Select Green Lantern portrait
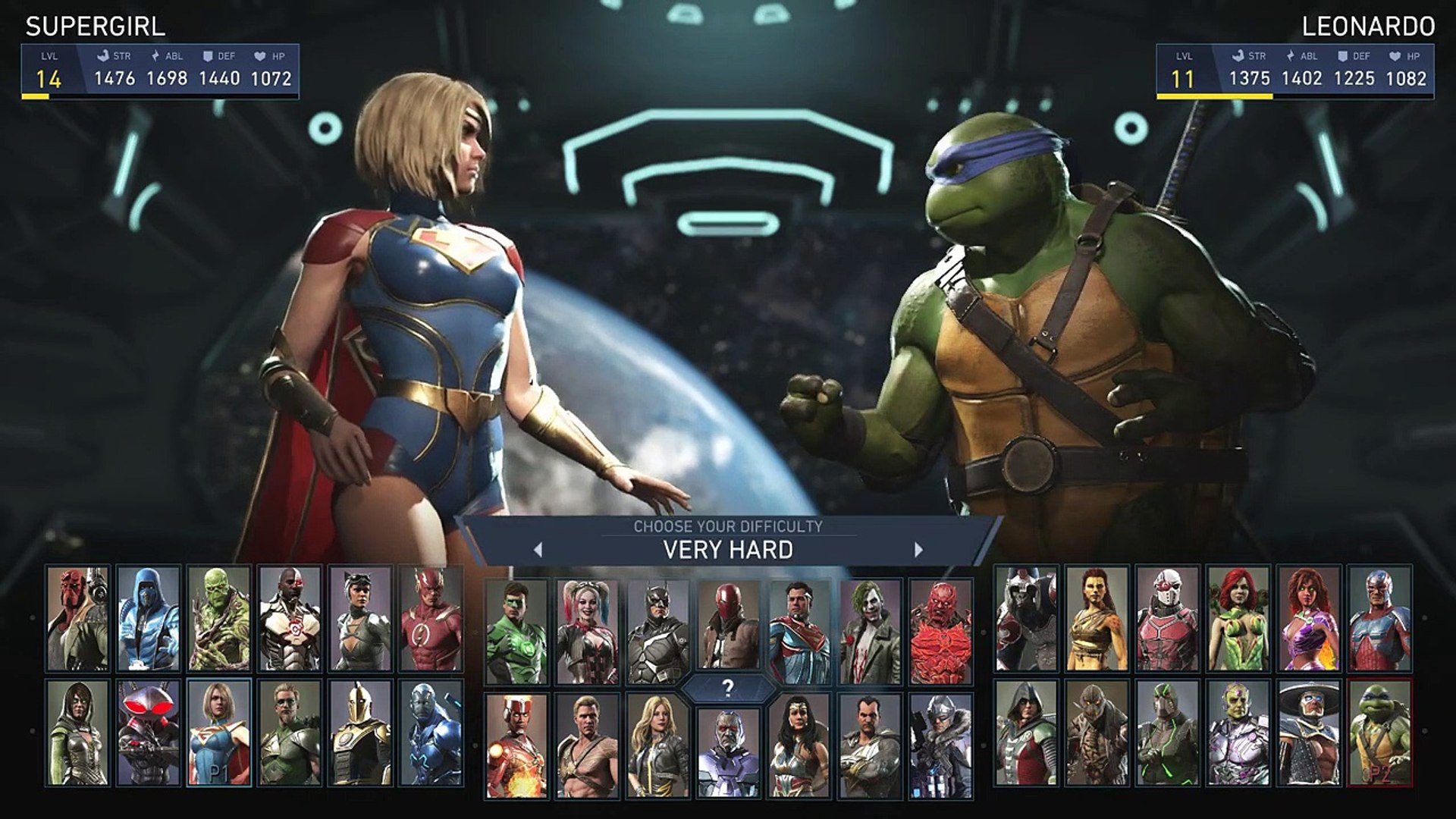 516,632
